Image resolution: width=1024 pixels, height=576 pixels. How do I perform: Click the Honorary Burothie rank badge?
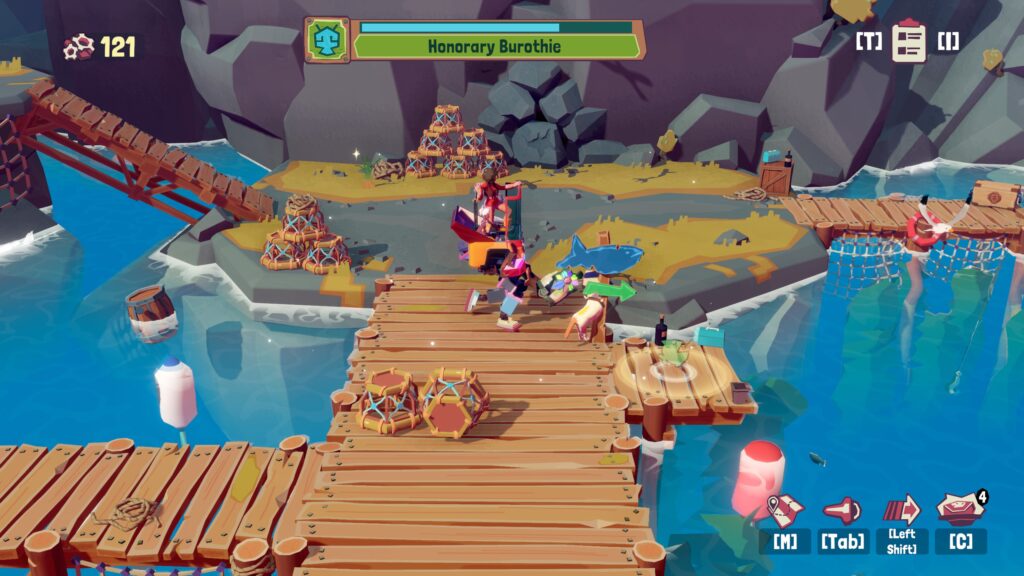point(327,40)
